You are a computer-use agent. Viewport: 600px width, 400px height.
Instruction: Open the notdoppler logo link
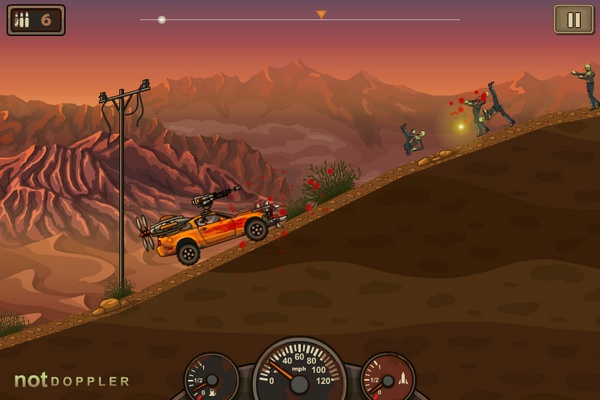pyautogui.click(x=71, y=381)
